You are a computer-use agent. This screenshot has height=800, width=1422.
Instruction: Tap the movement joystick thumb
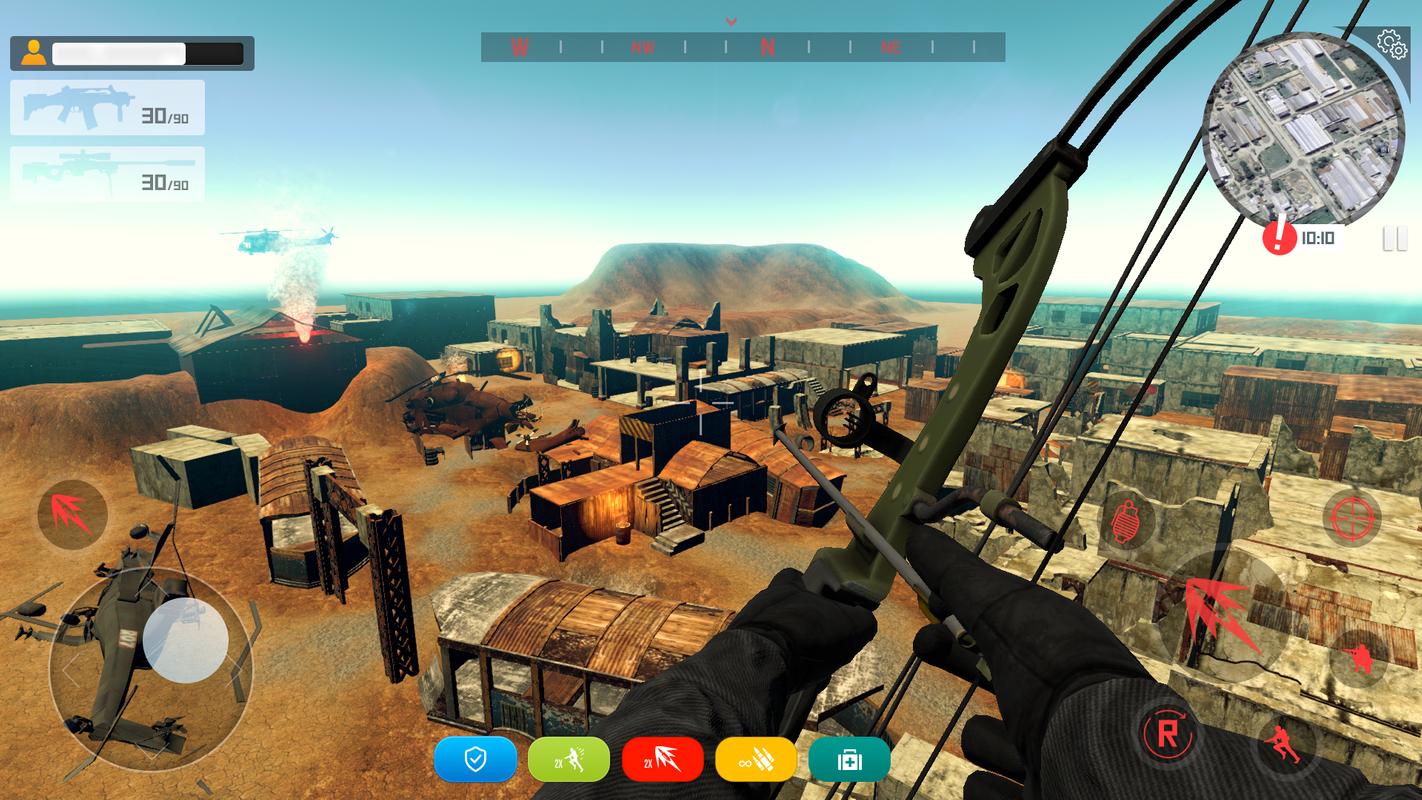click(186, 639)
